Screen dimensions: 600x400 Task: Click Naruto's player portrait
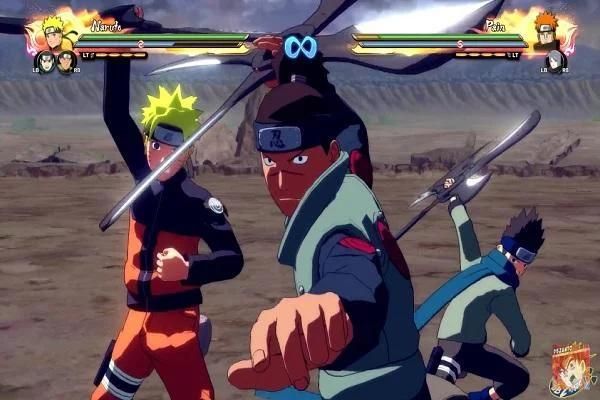point(54,31)
